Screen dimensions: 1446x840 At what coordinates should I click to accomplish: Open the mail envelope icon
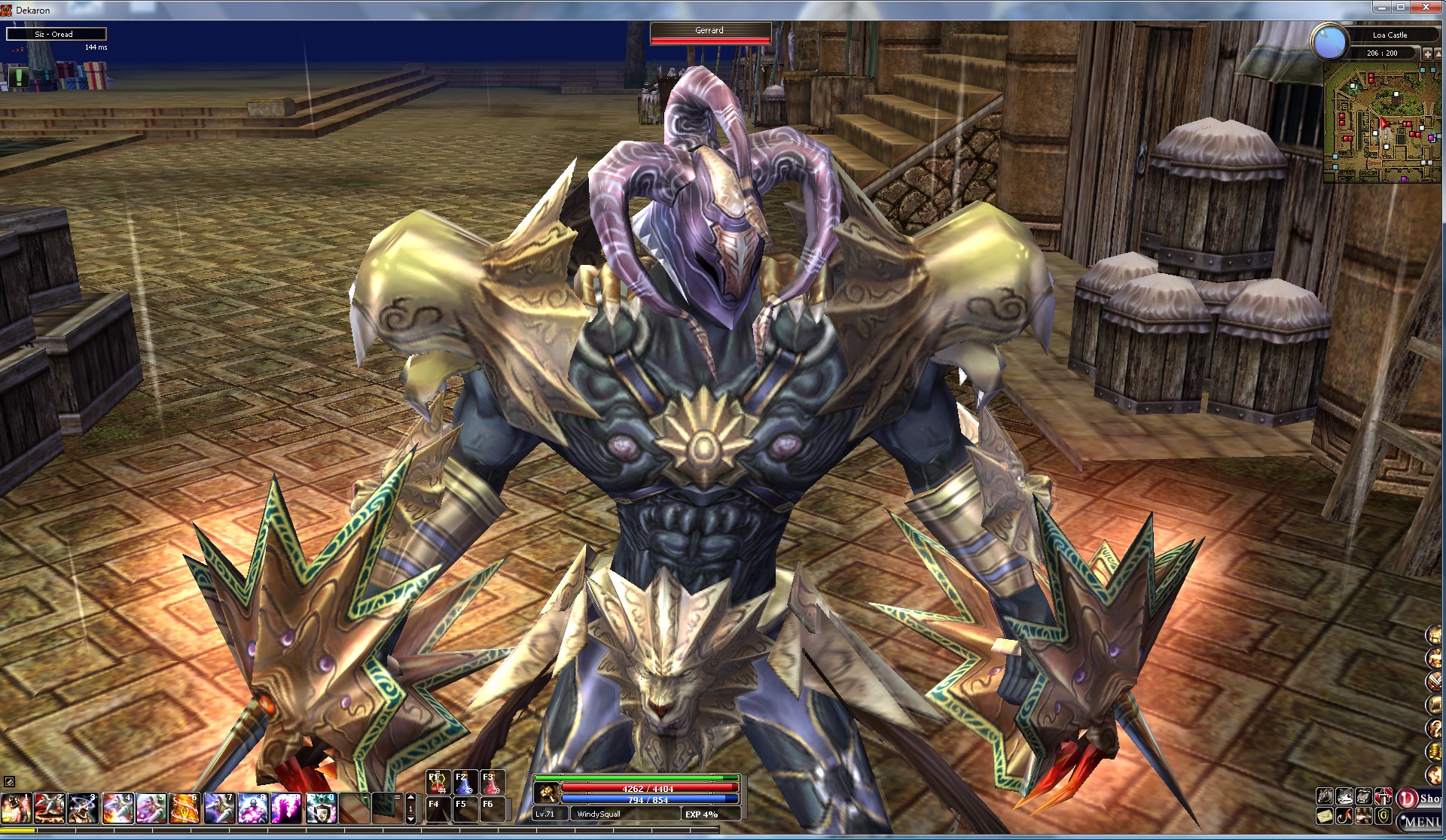coord(1325,816)
